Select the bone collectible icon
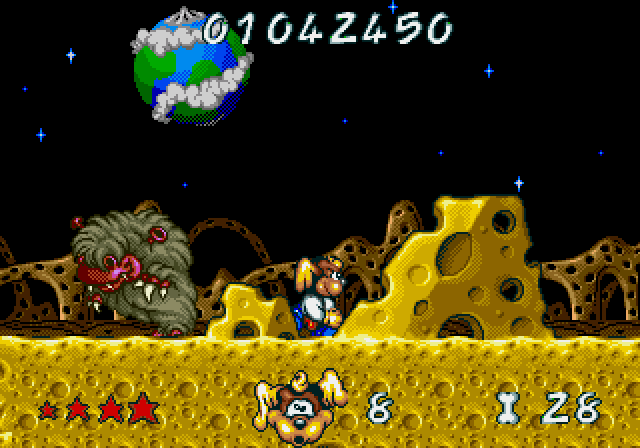The width and height of the screenshot is (640, 448). 507,407
